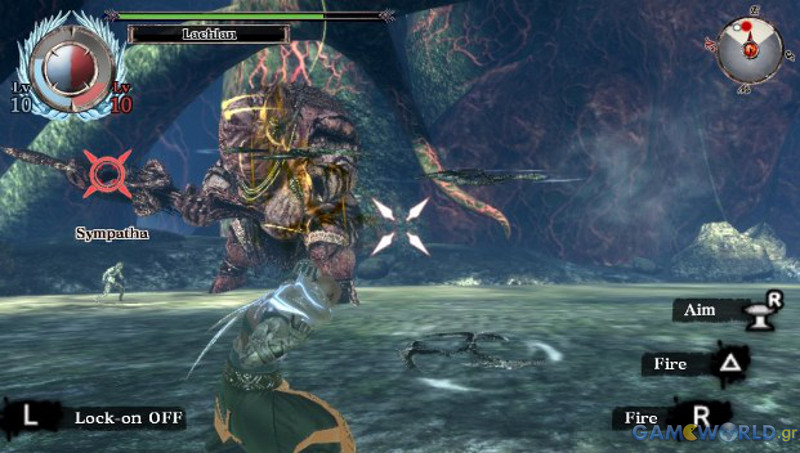Open the GameWorld.gr watermark link
This screenshot has height=453, width=800.
(714, 433)
